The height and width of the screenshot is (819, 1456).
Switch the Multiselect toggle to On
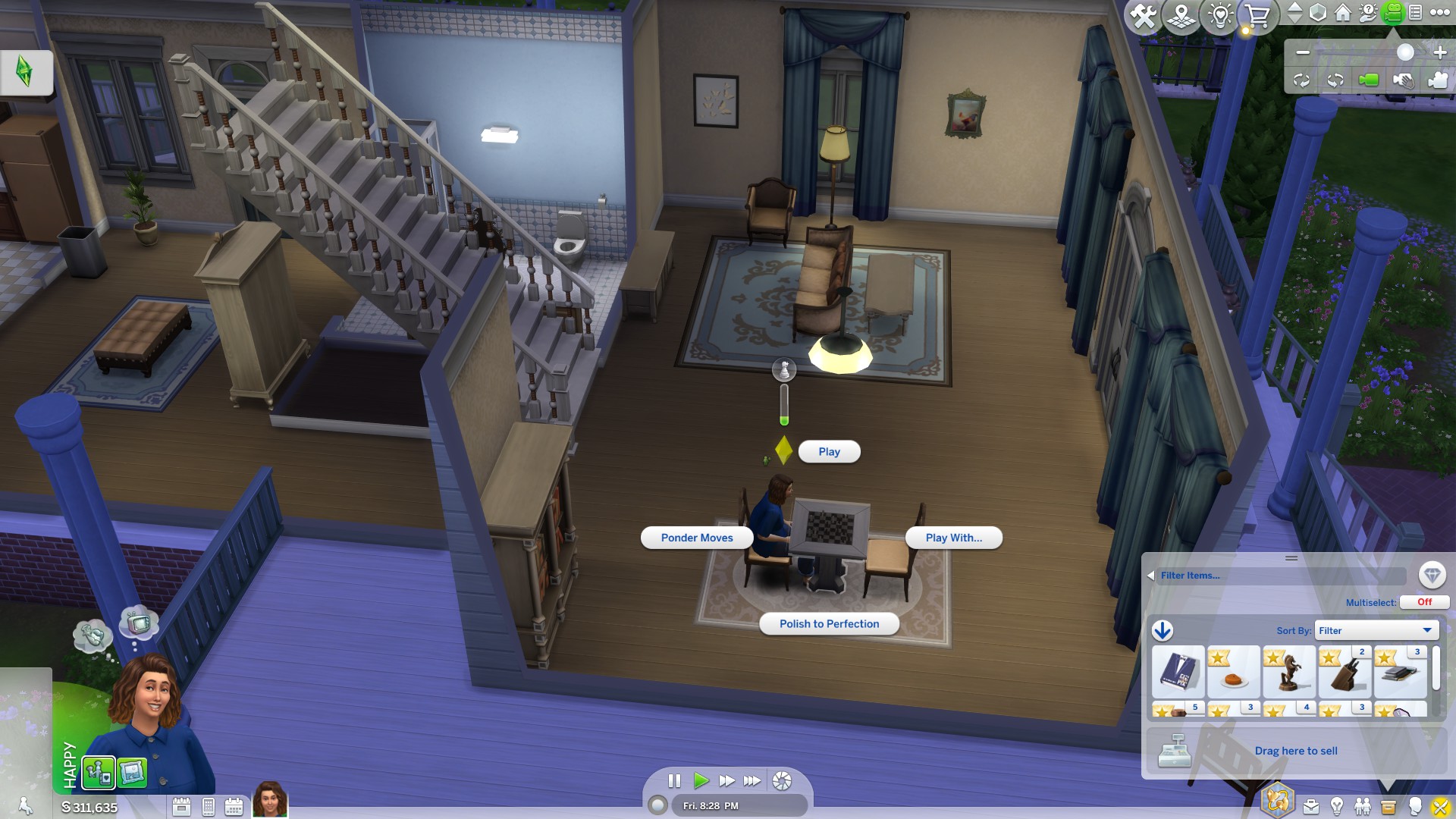click(1423, 602)
